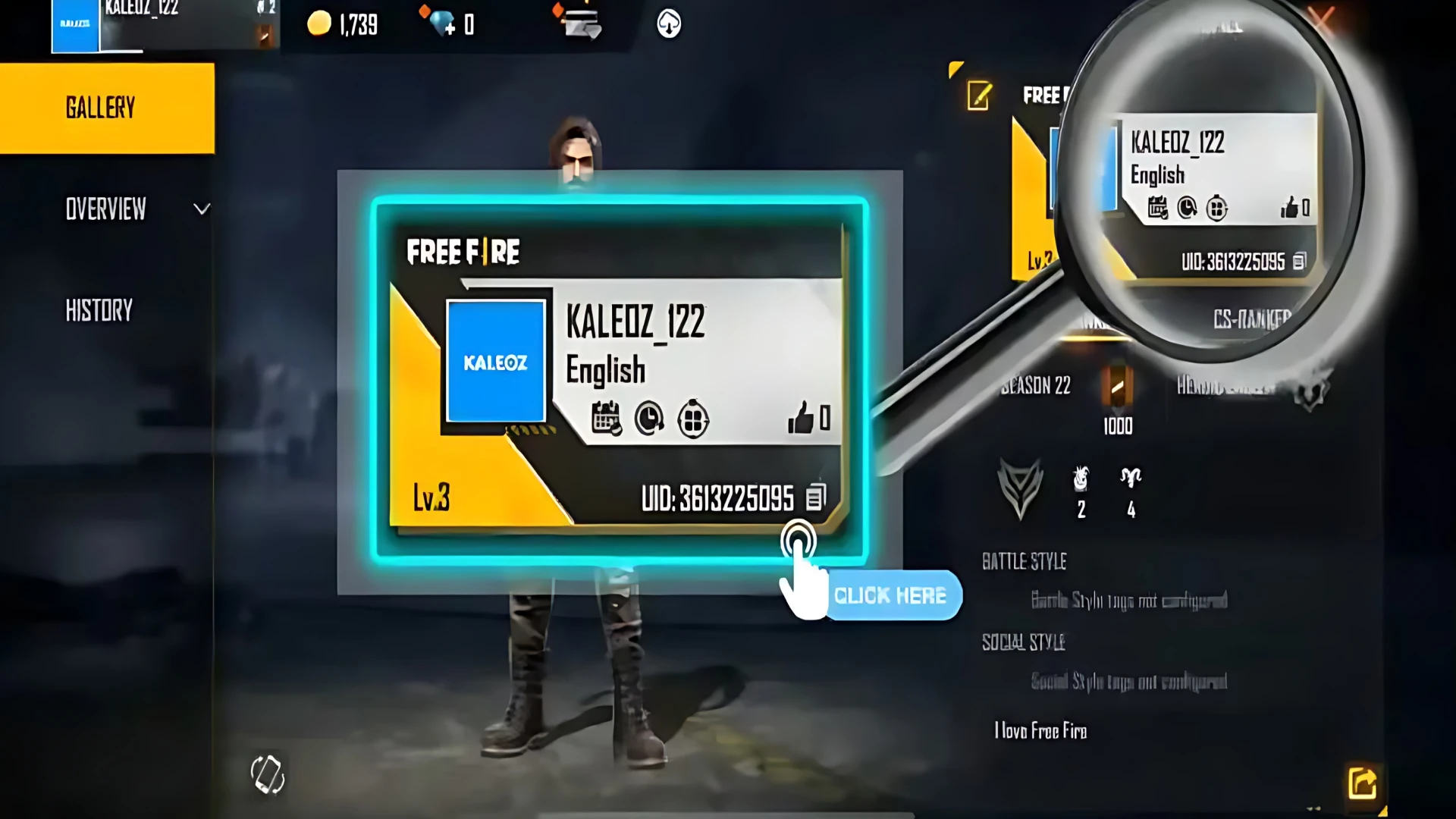
Task: Click the edit pencil icon near the profile banner
Action: click(979, 96)
